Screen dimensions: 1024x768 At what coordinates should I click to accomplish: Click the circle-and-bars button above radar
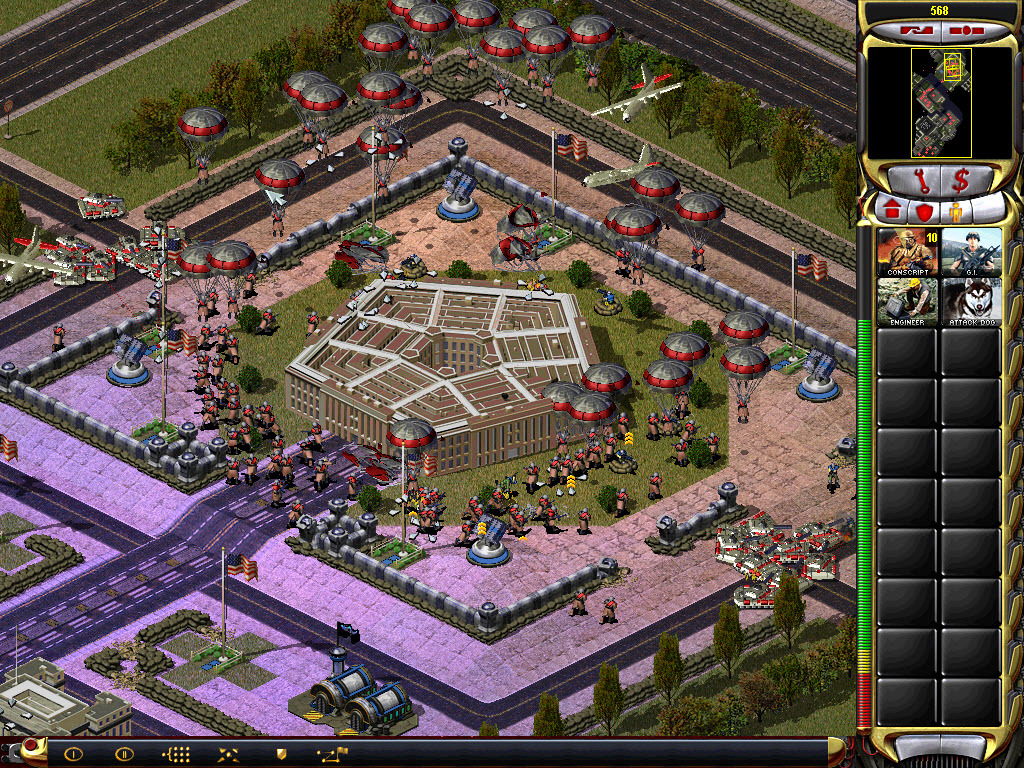[965, 31]
